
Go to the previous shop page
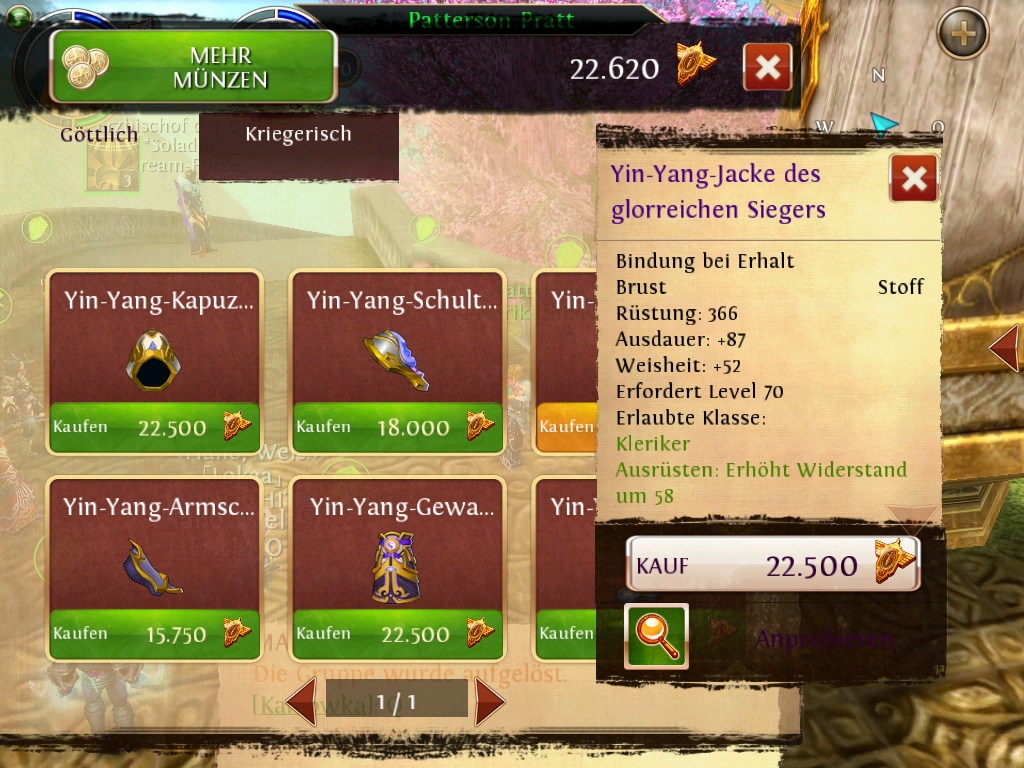[x=303, y=702]
